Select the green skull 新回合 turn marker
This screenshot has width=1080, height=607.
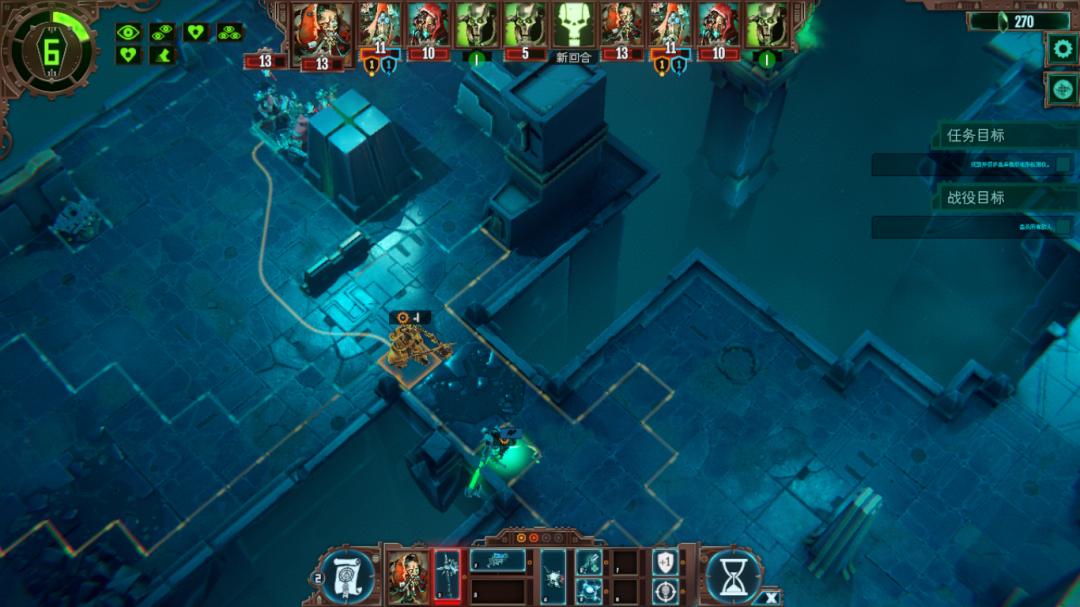[574, 28]
